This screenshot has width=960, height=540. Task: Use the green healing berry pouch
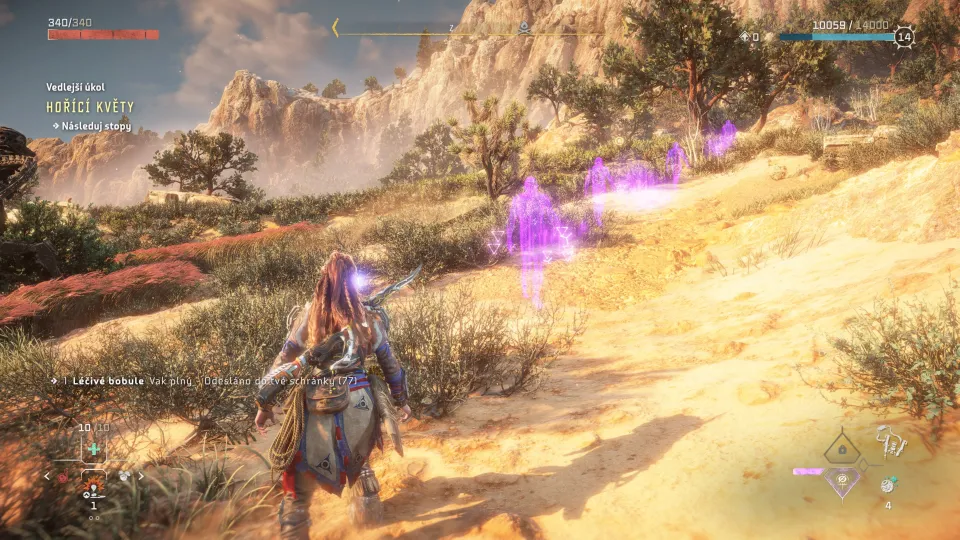click(94, 449)
